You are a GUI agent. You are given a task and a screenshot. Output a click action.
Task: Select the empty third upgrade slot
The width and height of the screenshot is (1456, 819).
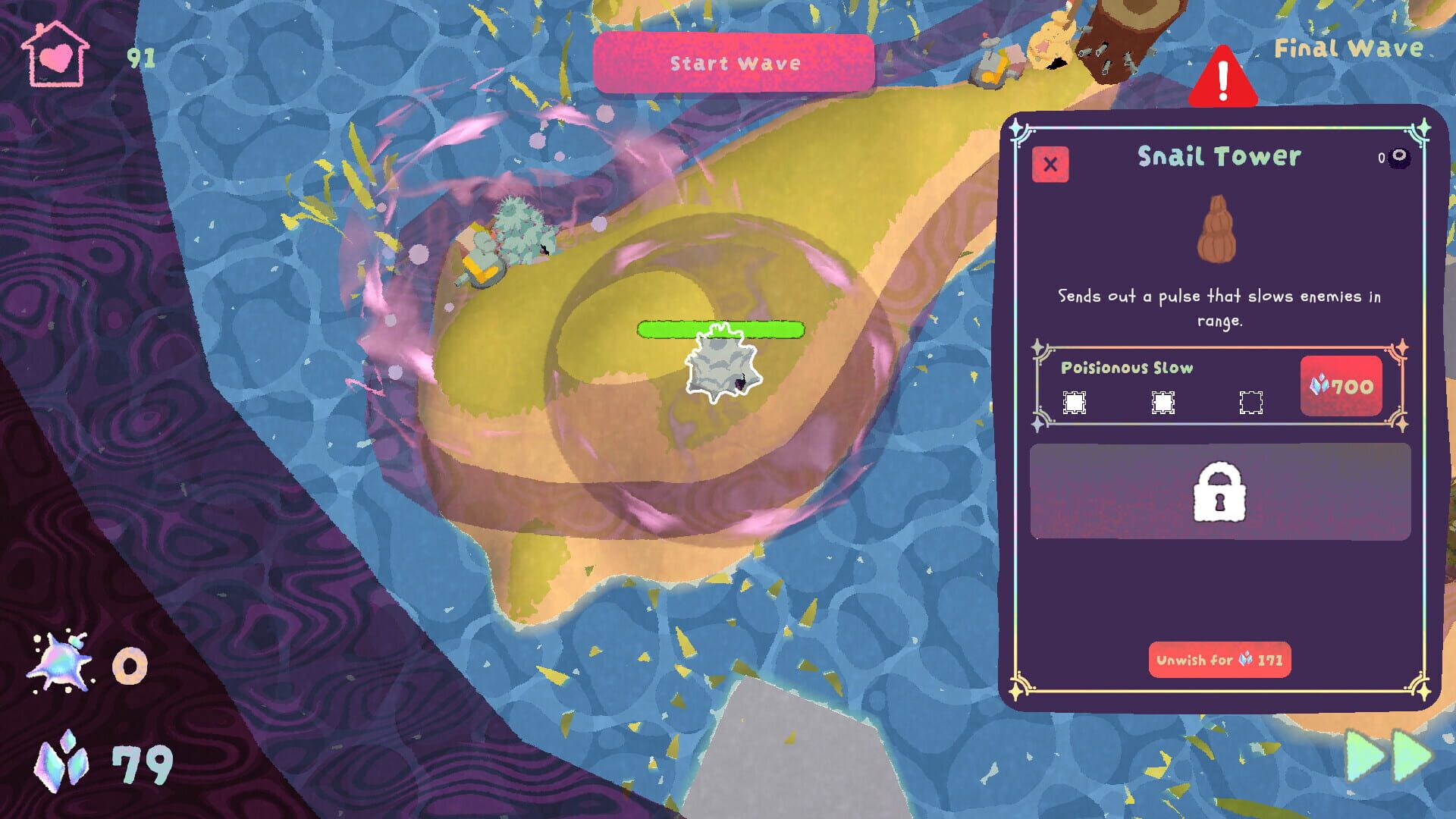[x=1250, y=402]
